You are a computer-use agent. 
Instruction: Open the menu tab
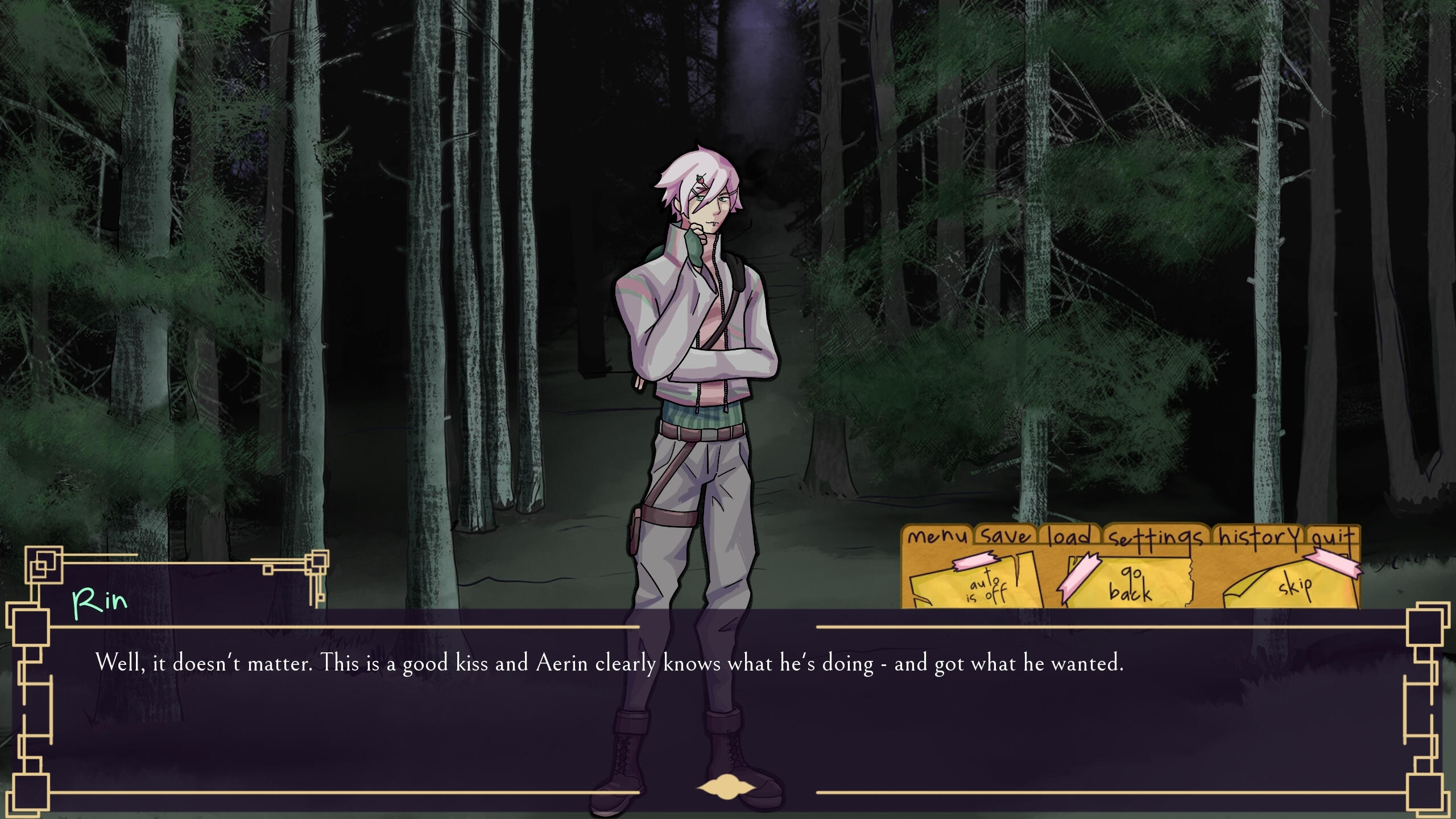point(937,536)
